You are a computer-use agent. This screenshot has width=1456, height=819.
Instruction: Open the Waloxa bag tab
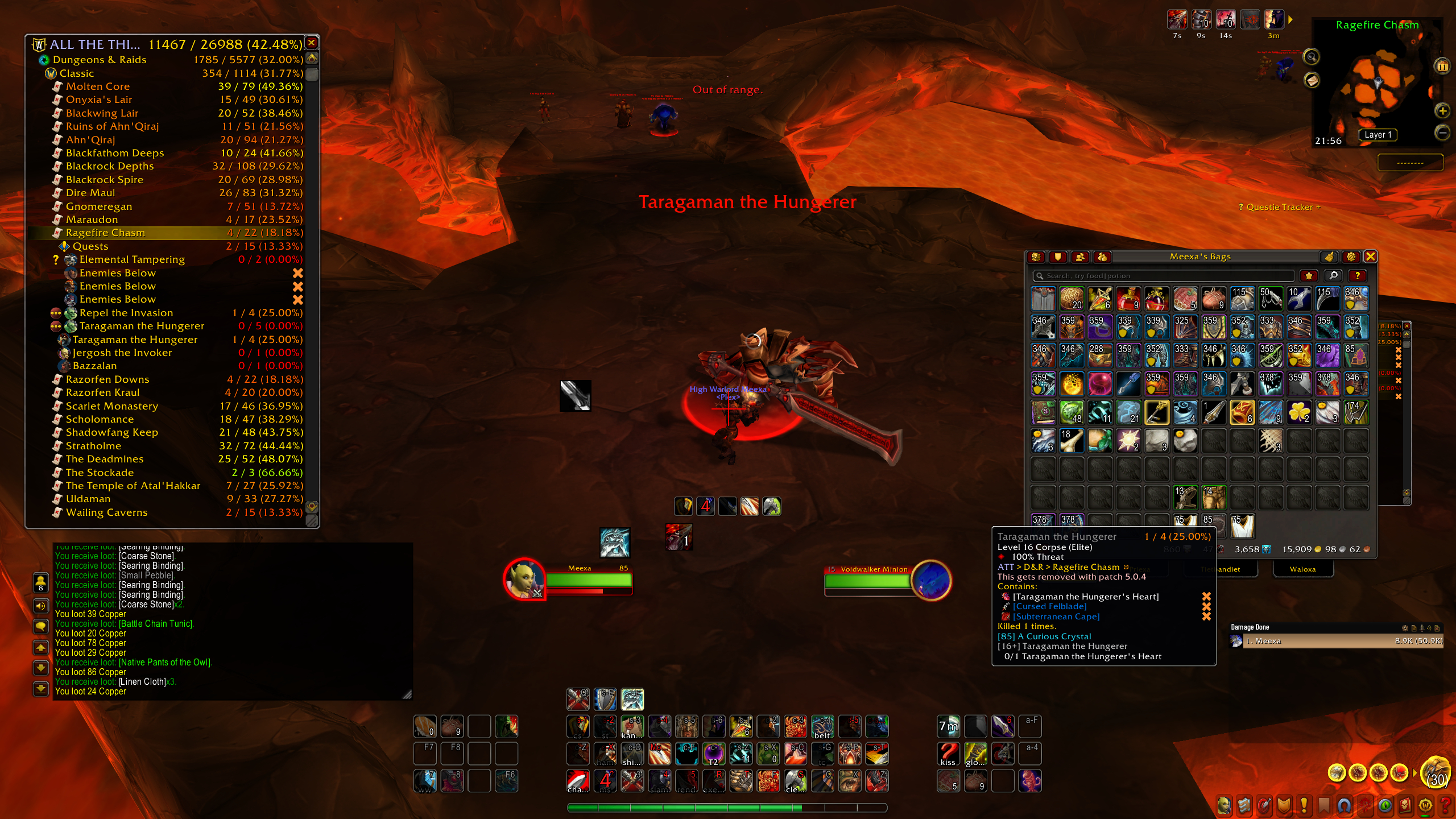1302,569
